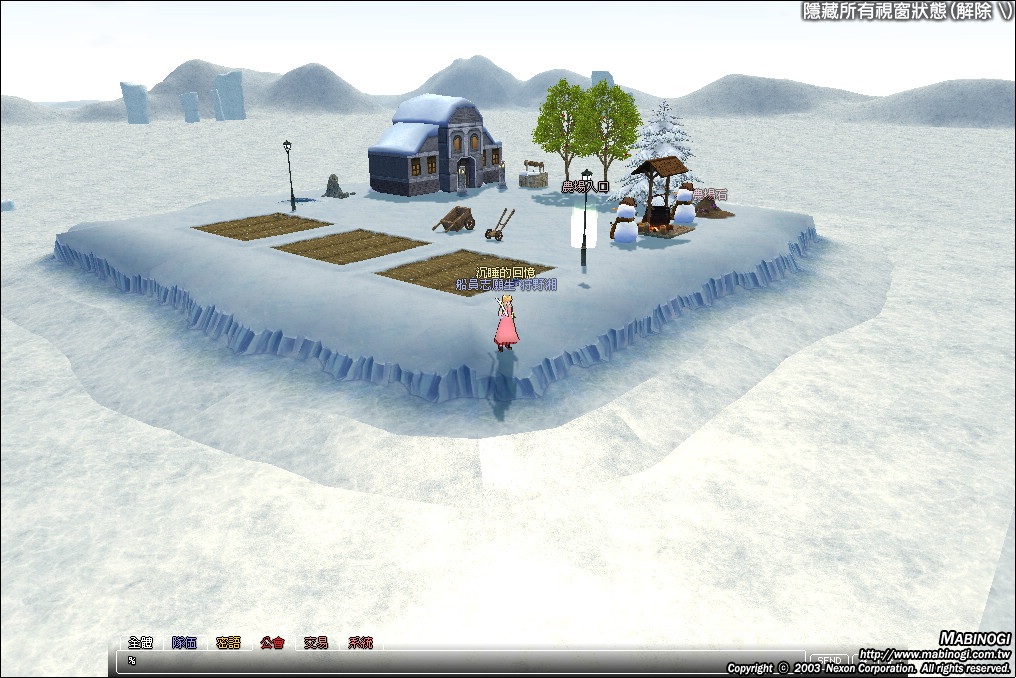Select the 隊伍 (Party) chat tab
Screen dimensions: 1016x678
(x=184, y=642)
